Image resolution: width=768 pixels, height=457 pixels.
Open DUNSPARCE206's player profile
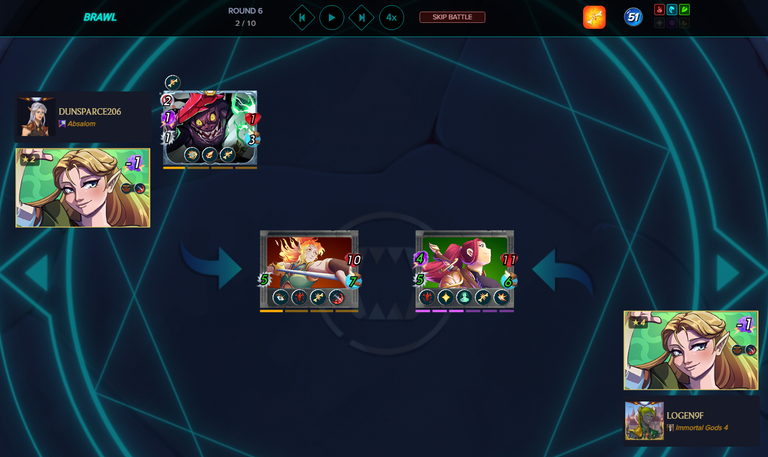[x=89, y=111]
